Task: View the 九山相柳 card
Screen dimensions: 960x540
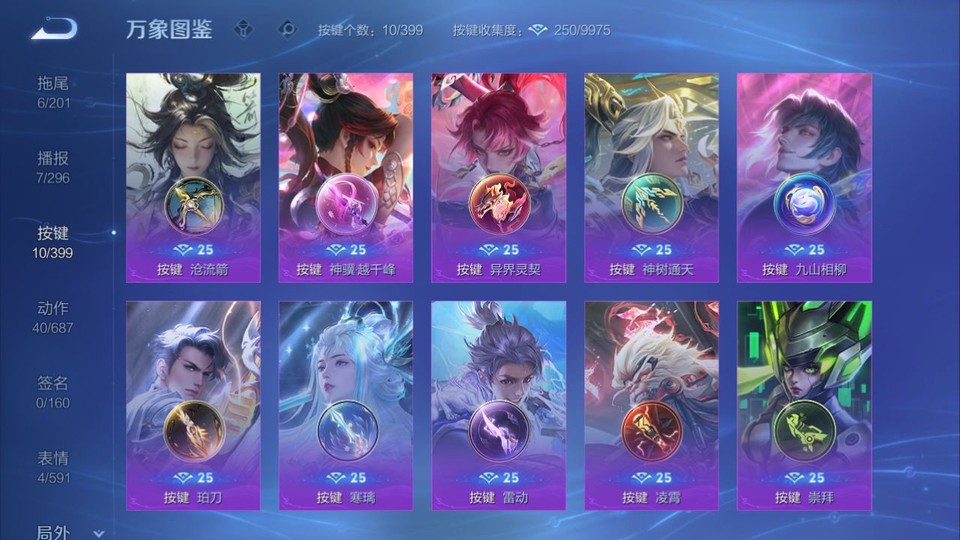Action: point(804,177)
